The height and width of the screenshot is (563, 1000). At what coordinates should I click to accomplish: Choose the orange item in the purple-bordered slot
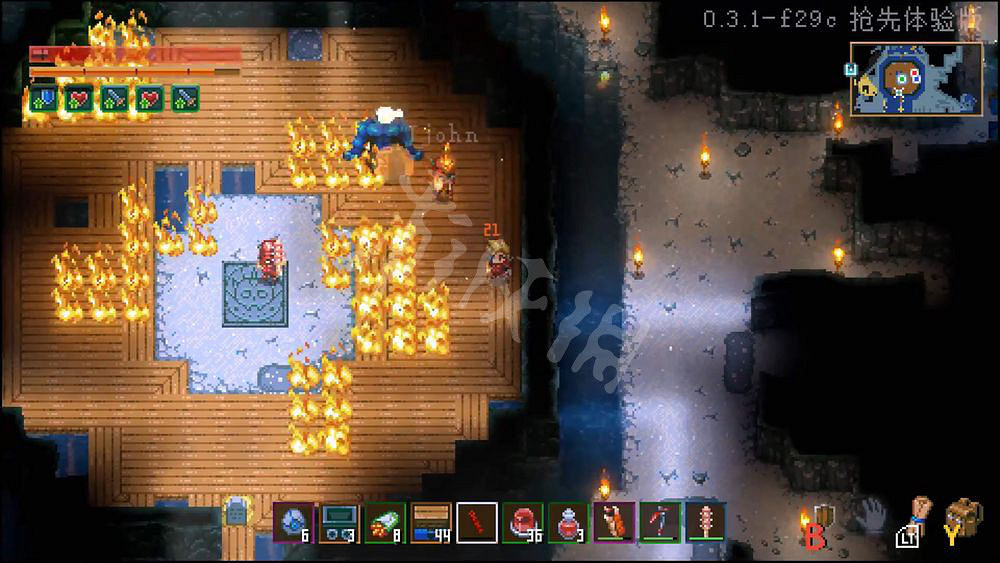point(614,521)
